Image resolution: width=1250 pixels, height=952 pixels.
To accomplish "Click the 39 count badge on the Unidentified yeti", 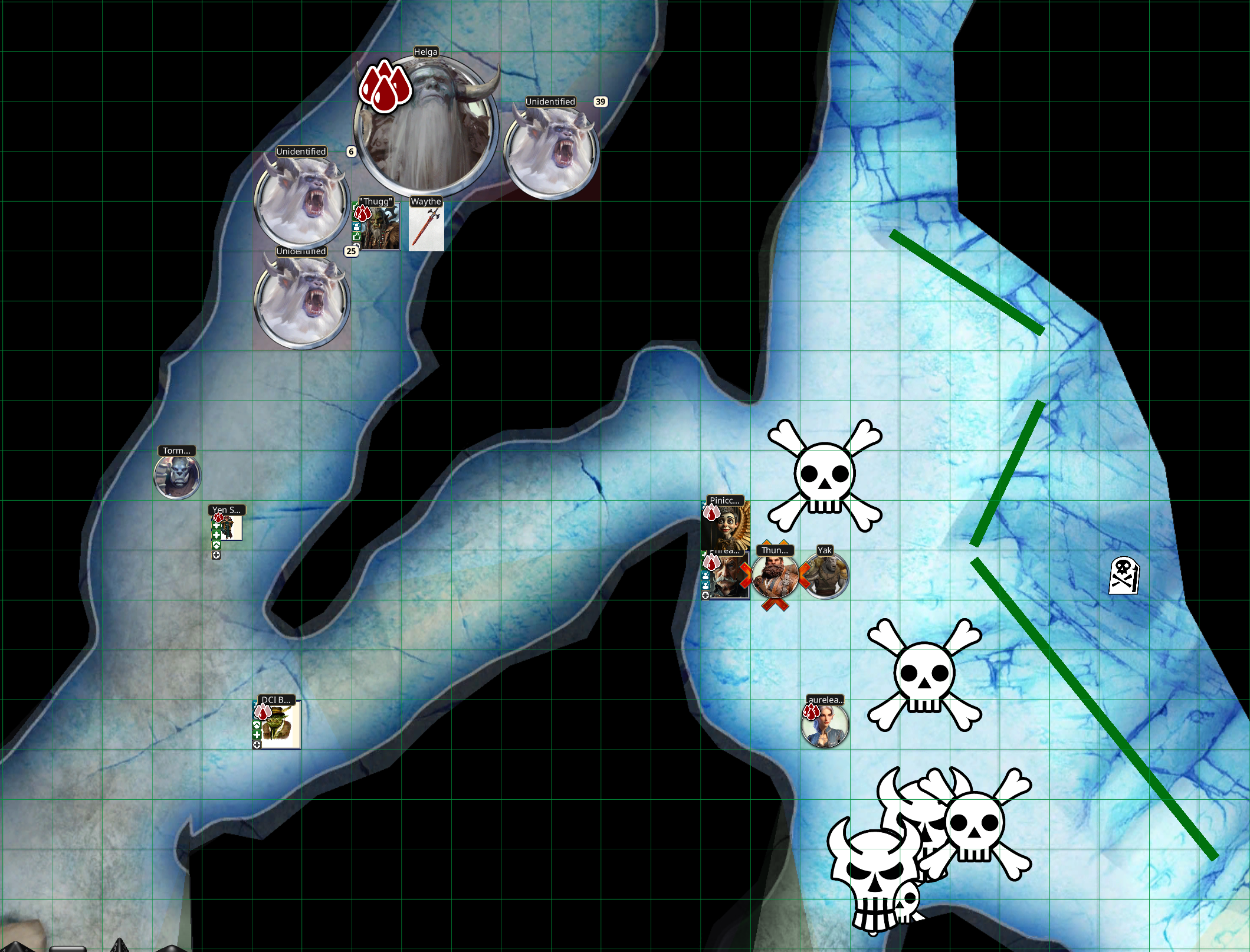I will pos(599,101).
